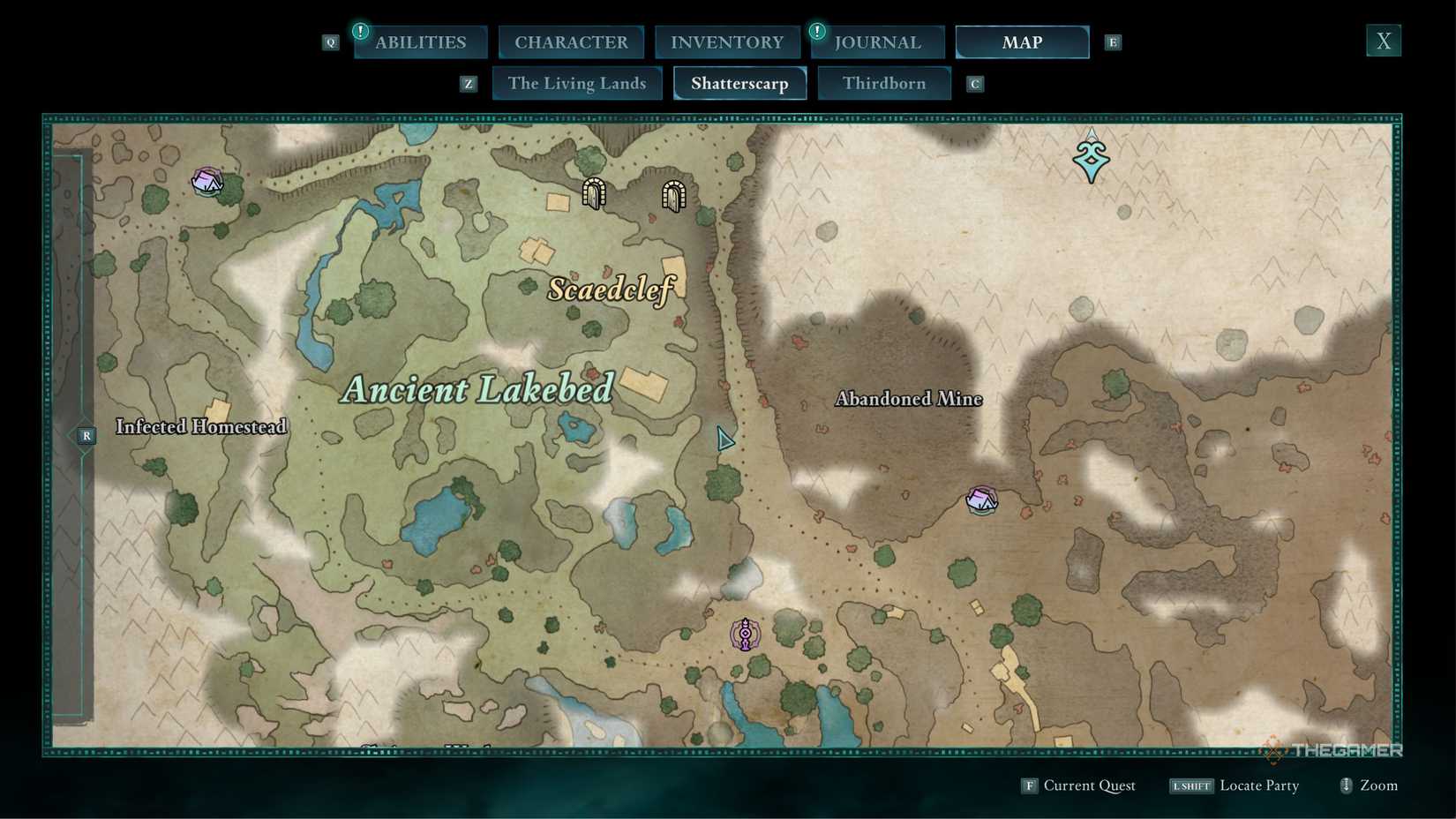Open the Character screen

click(571, 41)
